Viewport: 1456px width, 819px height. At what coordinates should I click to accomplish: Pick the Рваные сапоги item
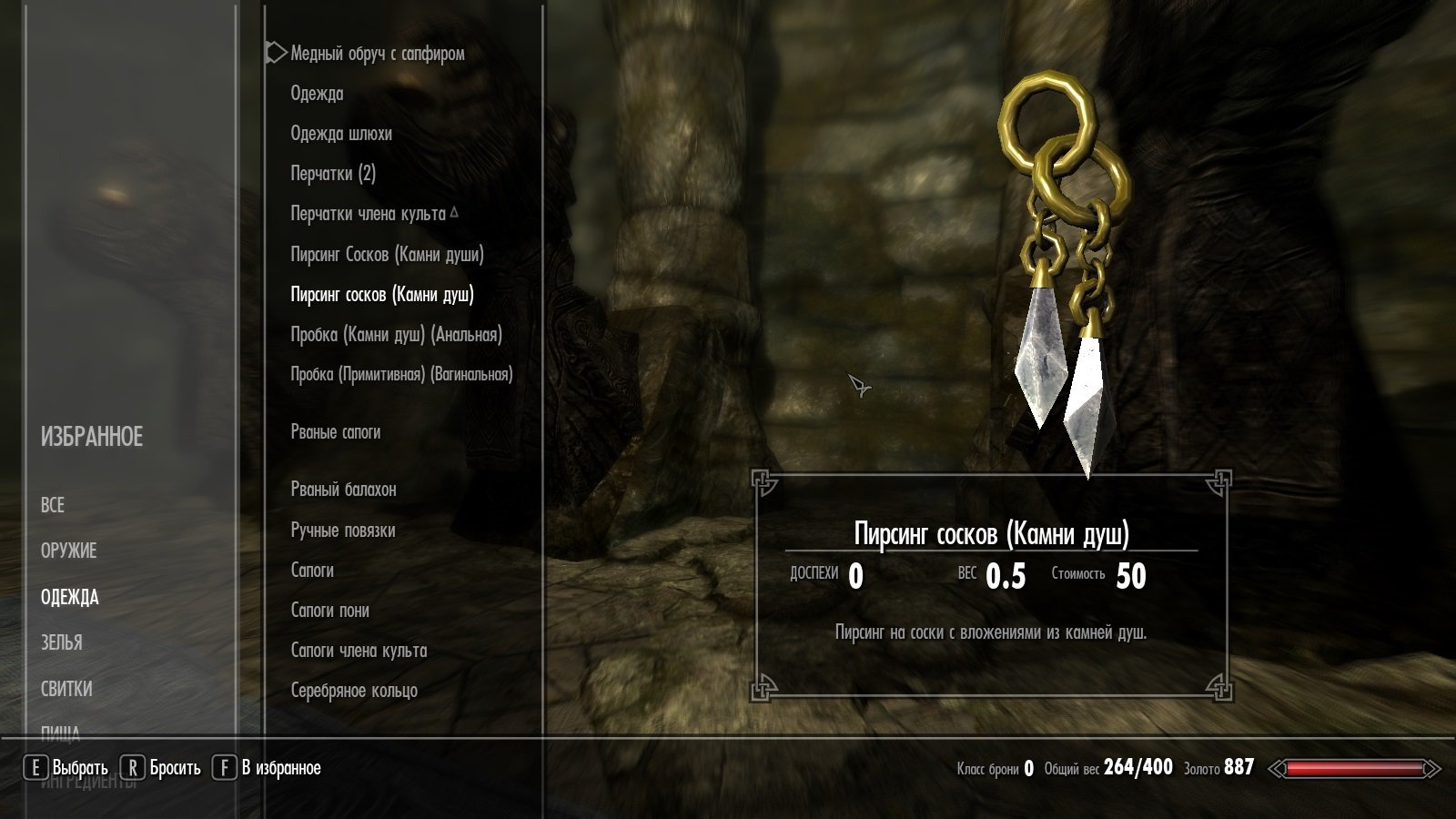point(336,432)
